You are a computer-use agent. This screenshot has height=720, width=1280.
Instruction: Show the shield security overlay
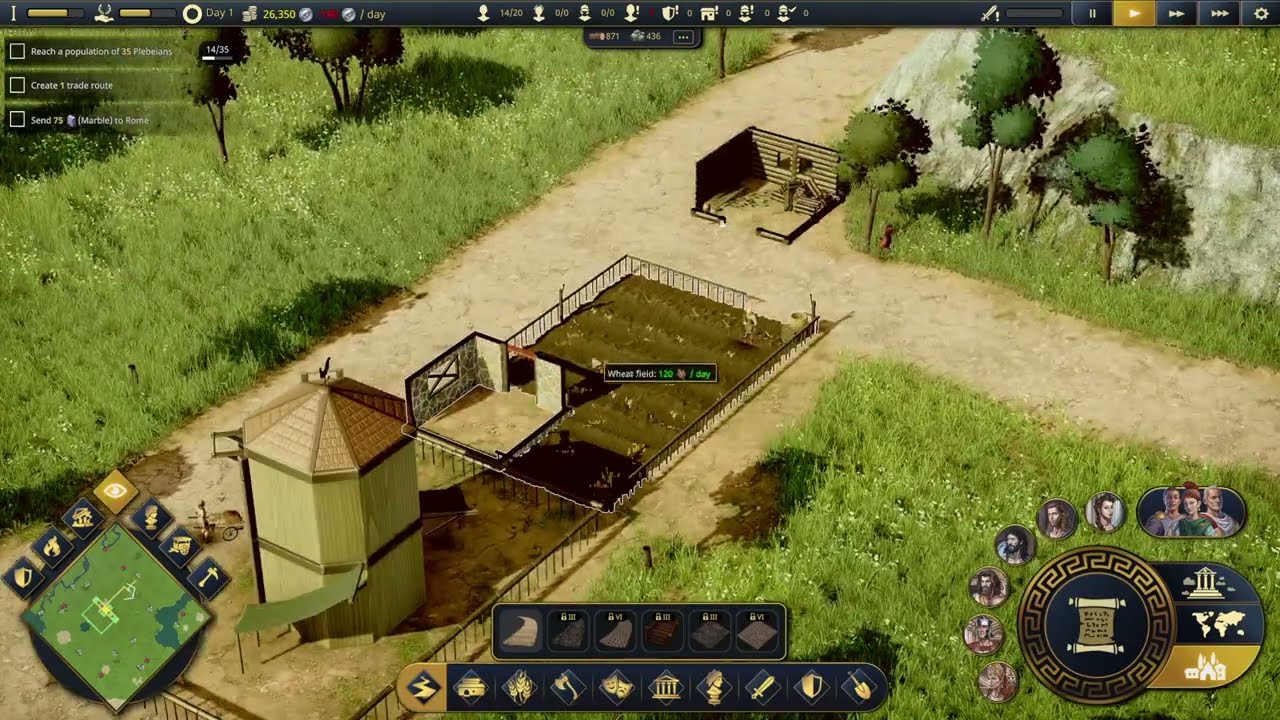pyautogui.click(x=24, y=577)
